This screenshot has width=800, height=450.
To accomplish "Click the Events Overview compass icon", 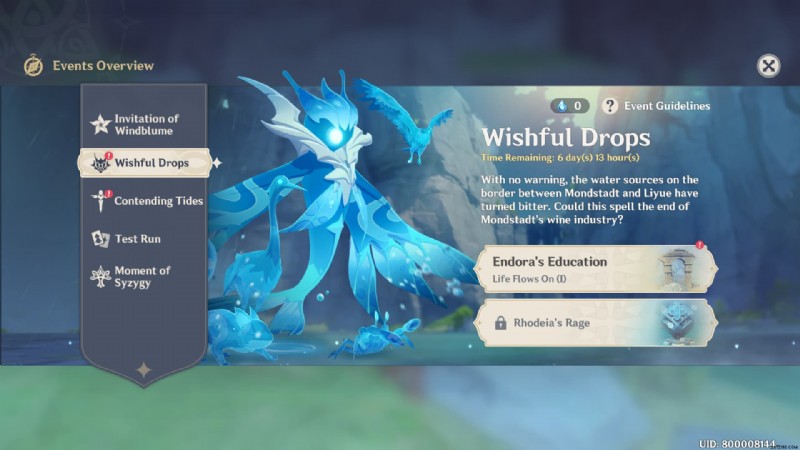I will point(33,66).
